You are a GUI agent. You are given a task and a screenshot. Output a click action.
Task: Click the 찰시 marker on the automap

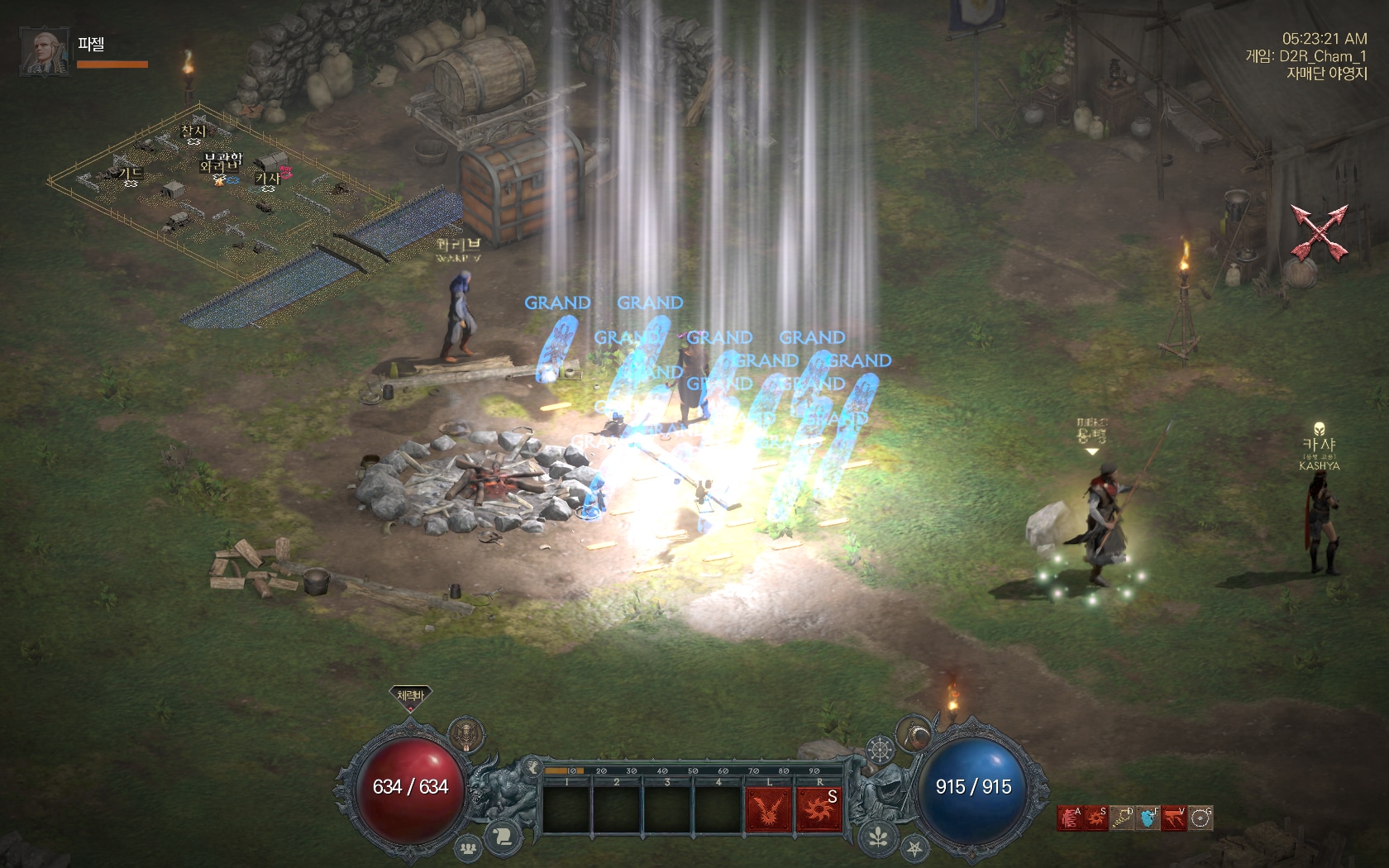click(x=193, y=132)
